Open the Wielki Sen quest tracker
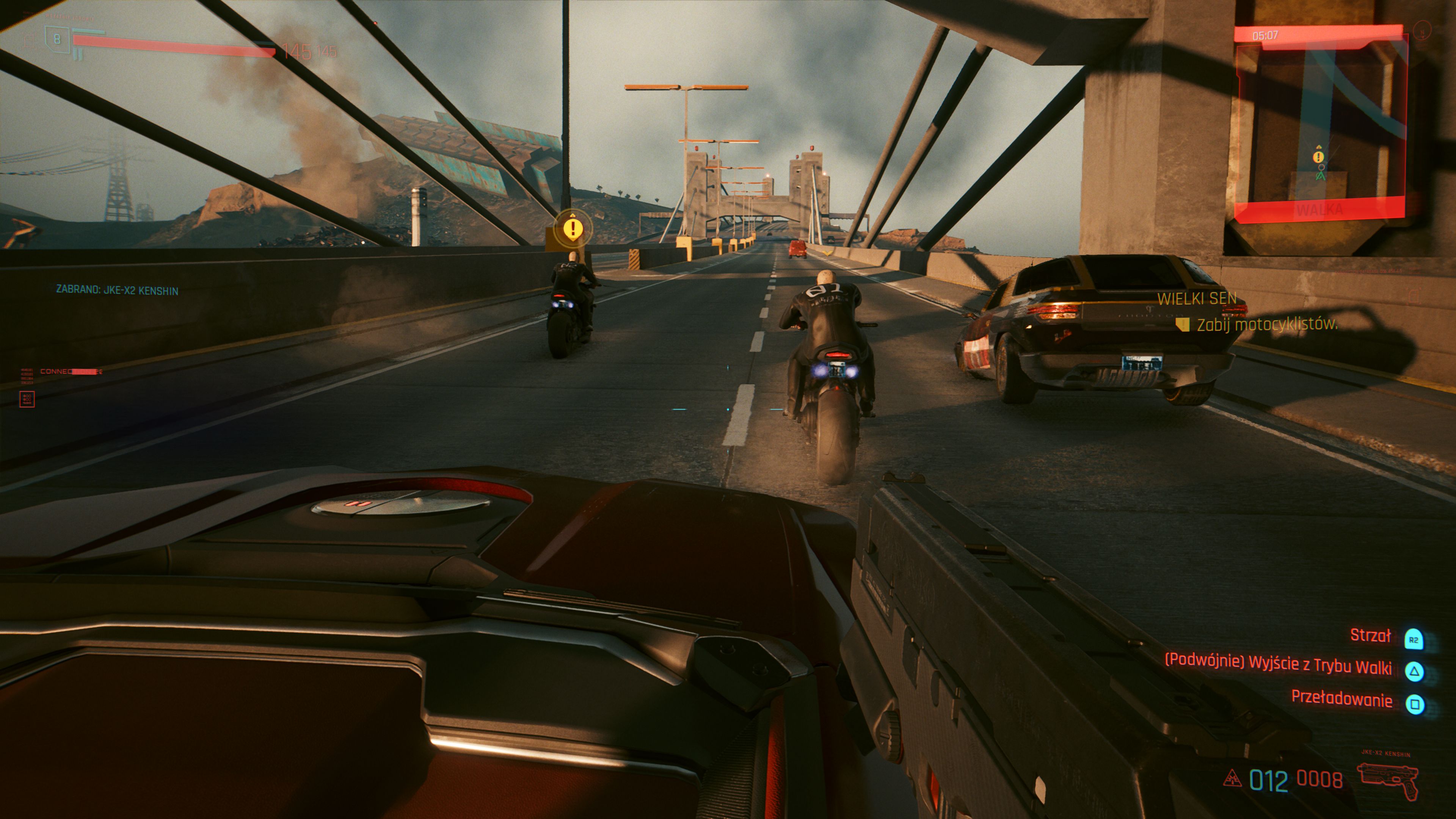The image size is (1456, 819). [x=1197, y=298]
